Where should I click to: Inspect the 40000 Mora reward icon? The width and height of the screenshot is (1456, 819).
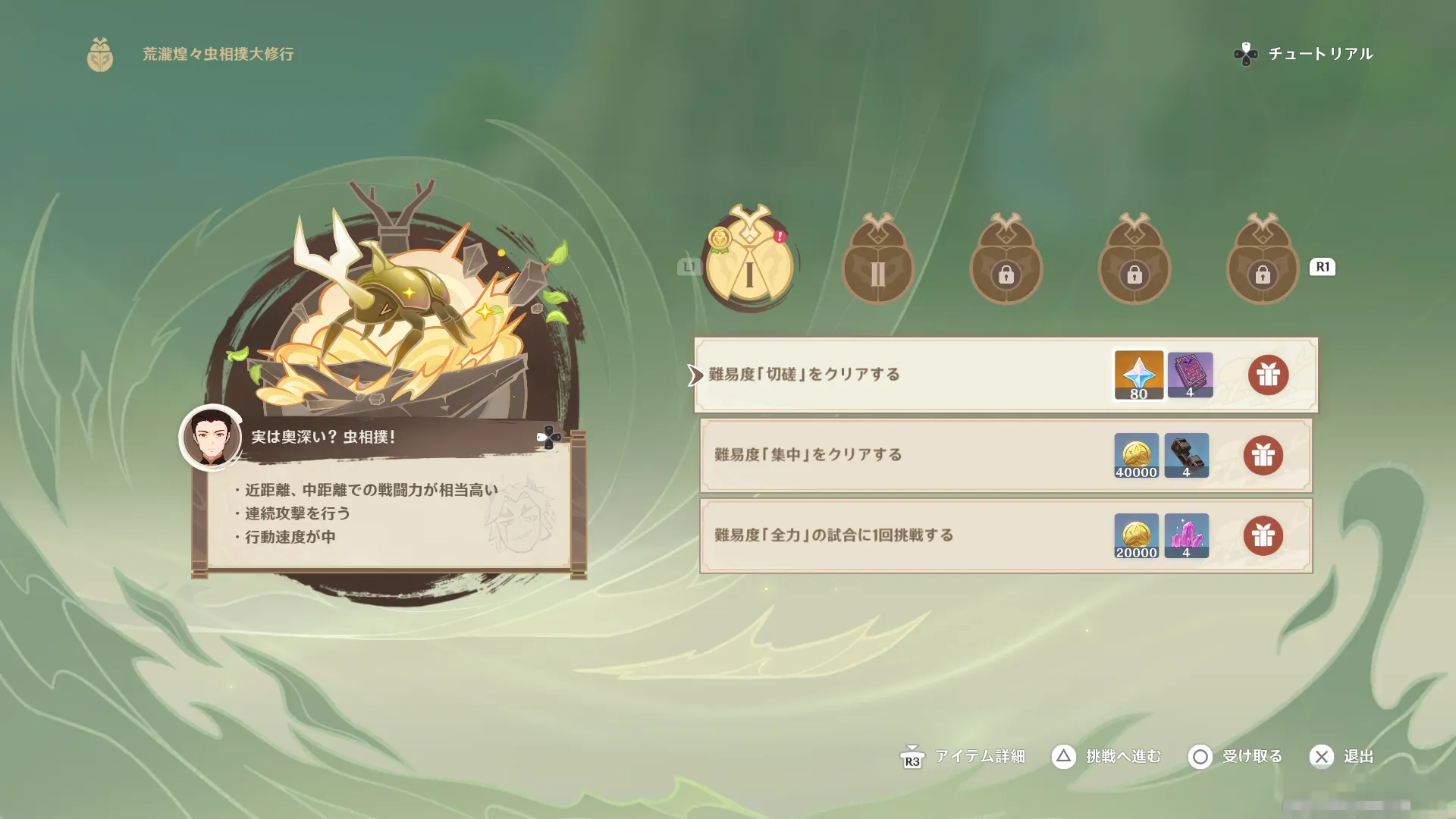(x=1136, y=455)
